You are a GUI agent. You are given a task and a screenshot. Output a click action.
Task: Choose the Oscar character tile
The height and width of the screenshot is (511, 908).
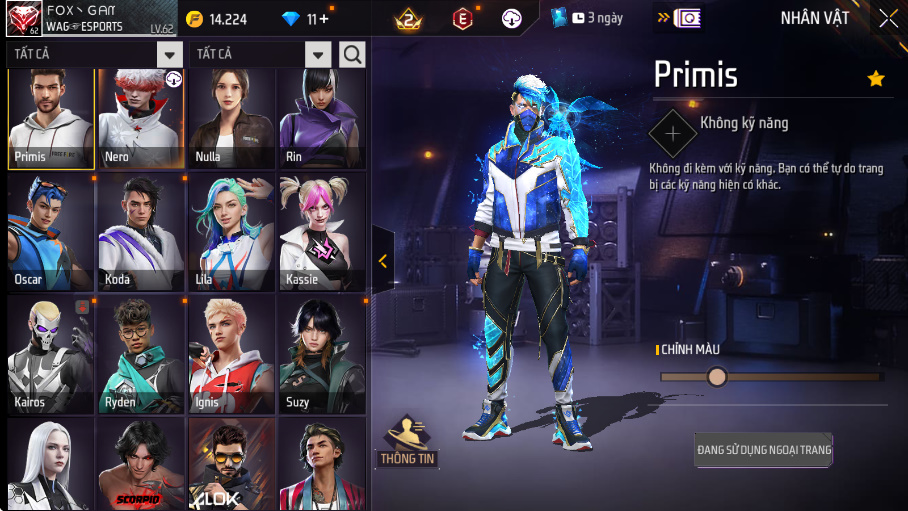pos(51,233)
